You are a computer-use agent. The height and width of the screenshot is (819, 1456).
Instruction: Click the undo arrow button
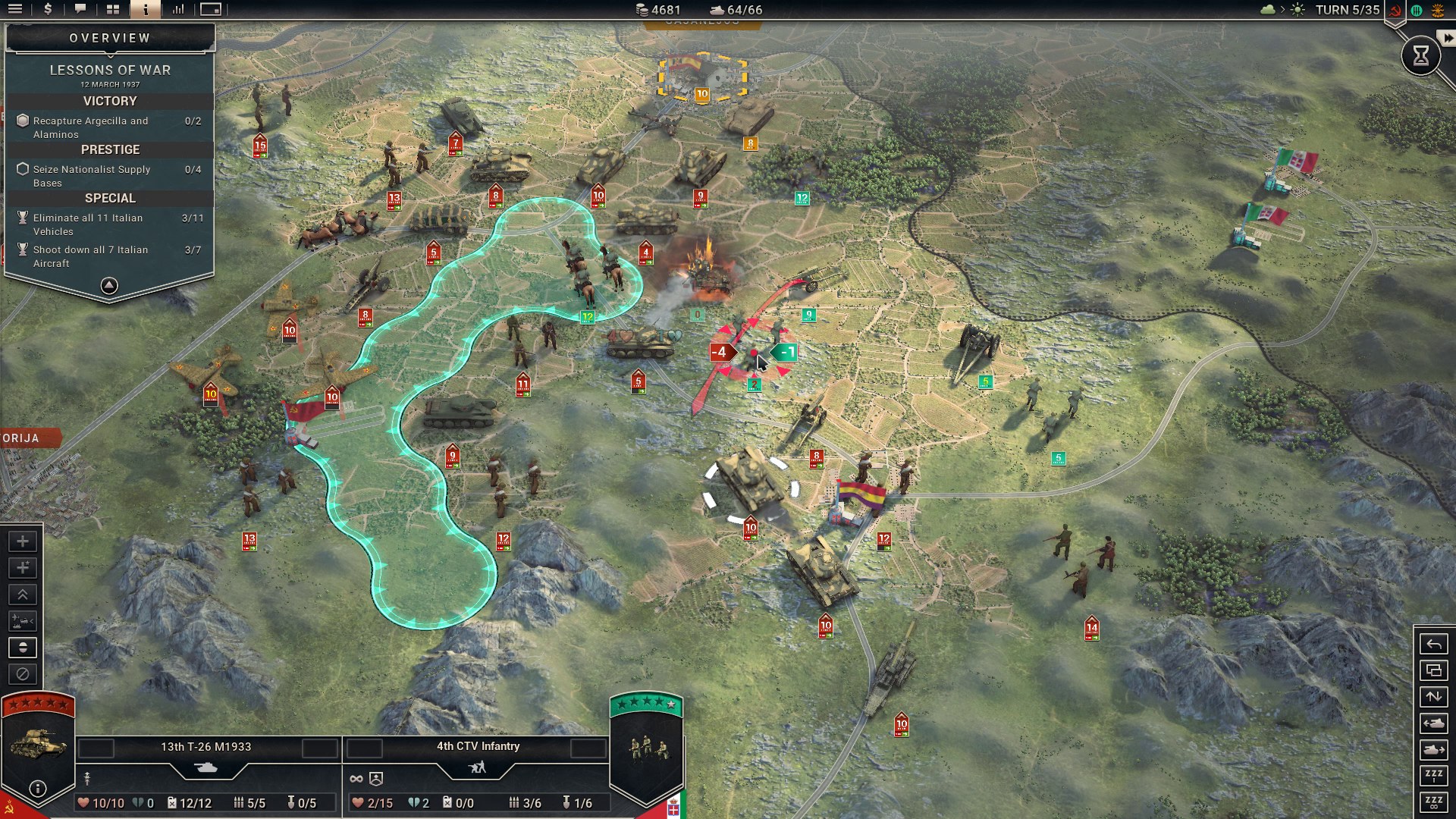coord(1433,645)
